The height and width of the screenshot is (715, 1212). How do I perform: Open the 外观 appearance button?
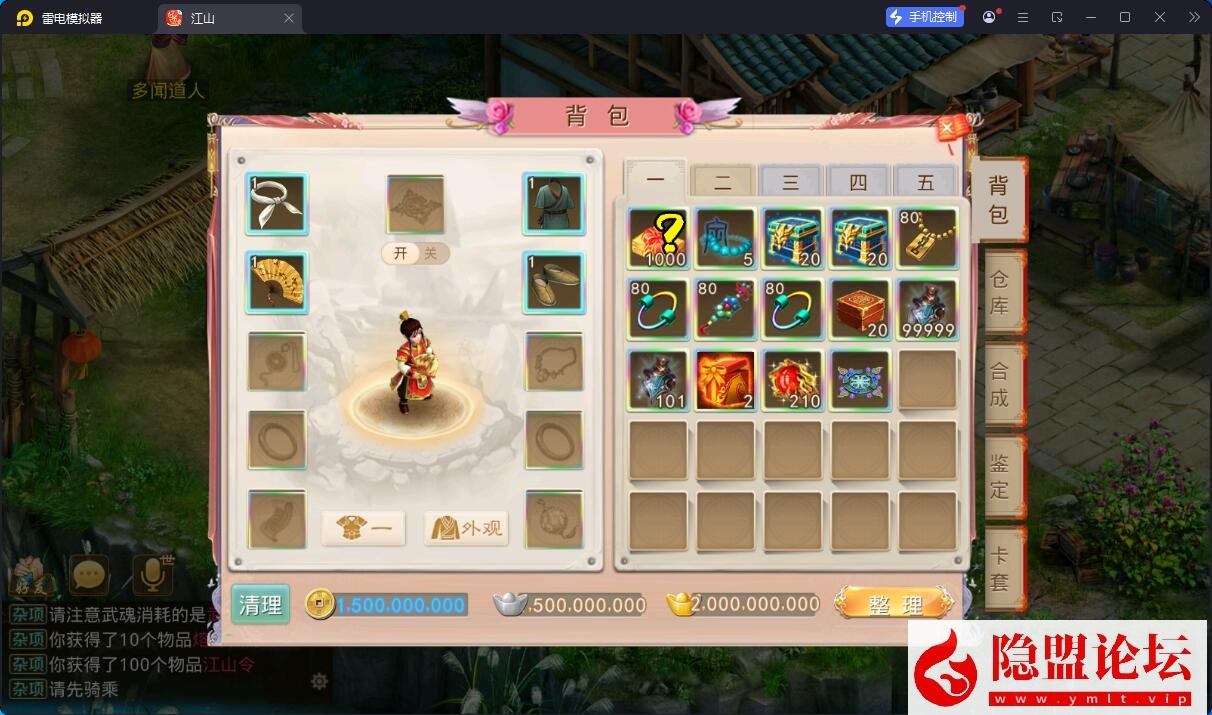pyautogui.click(x=467, y=528)
